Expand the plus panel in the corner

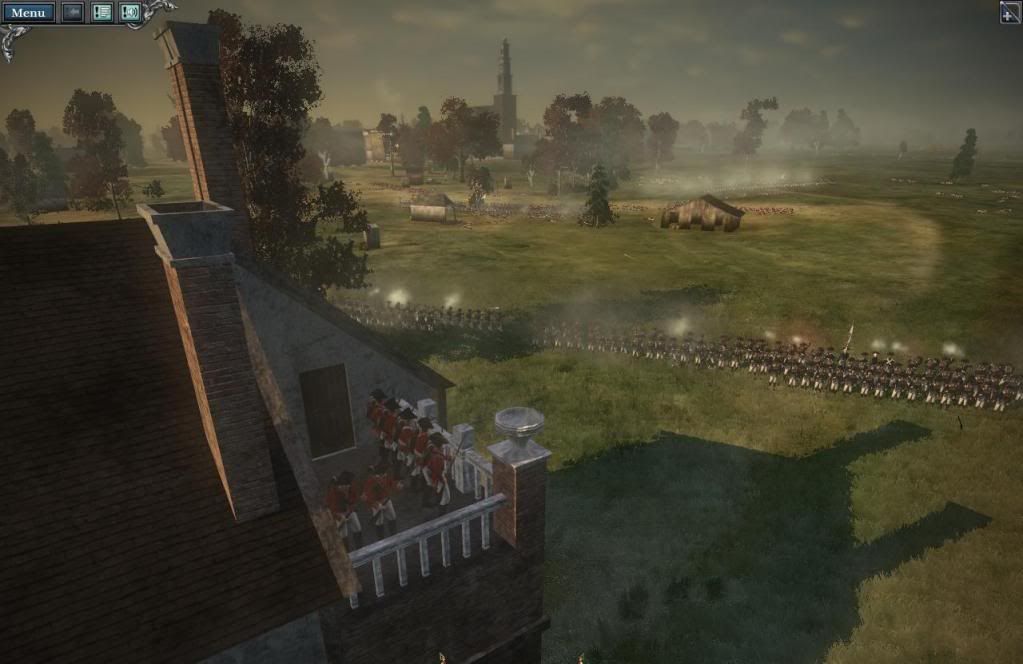[x=1010, y=12]
